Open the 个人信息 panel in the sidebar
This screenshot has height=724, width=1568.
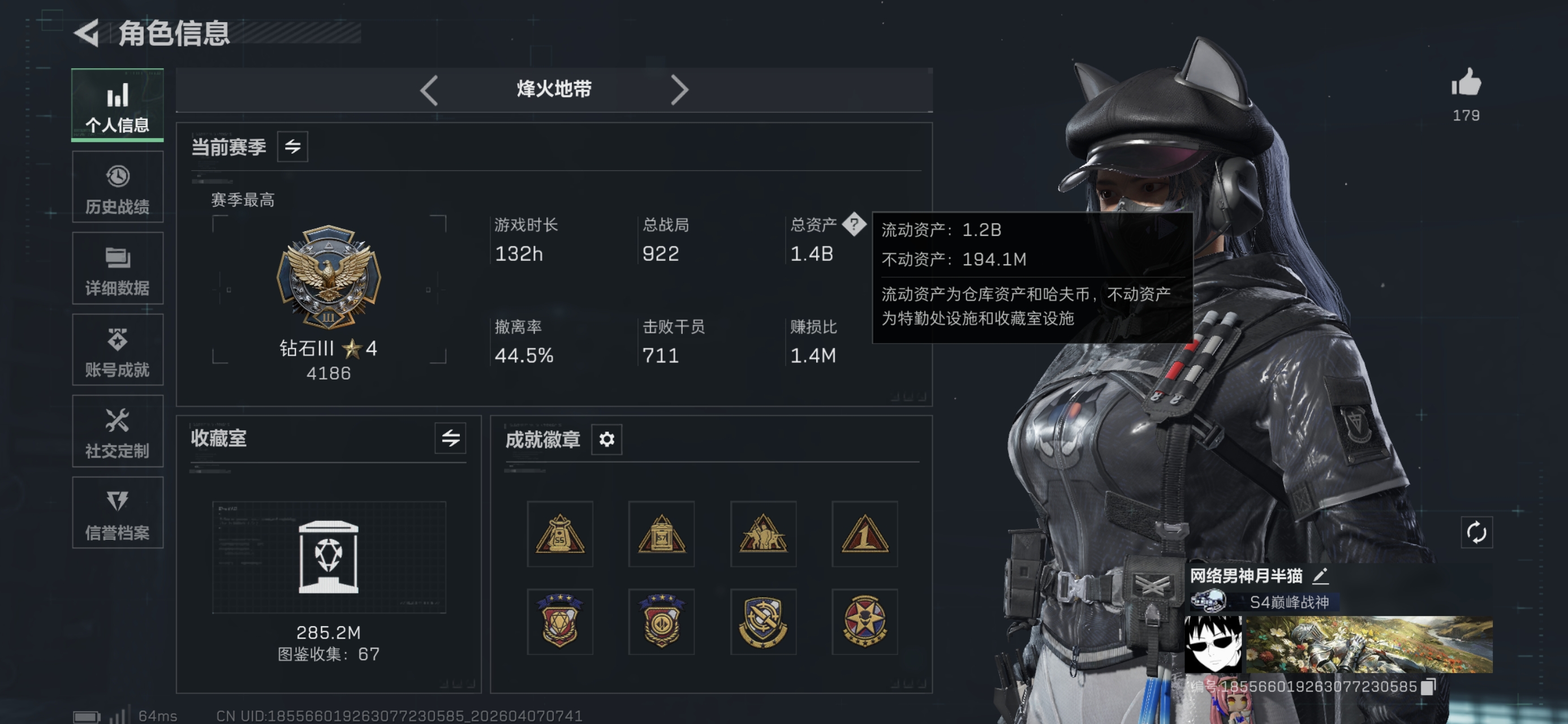117,105
